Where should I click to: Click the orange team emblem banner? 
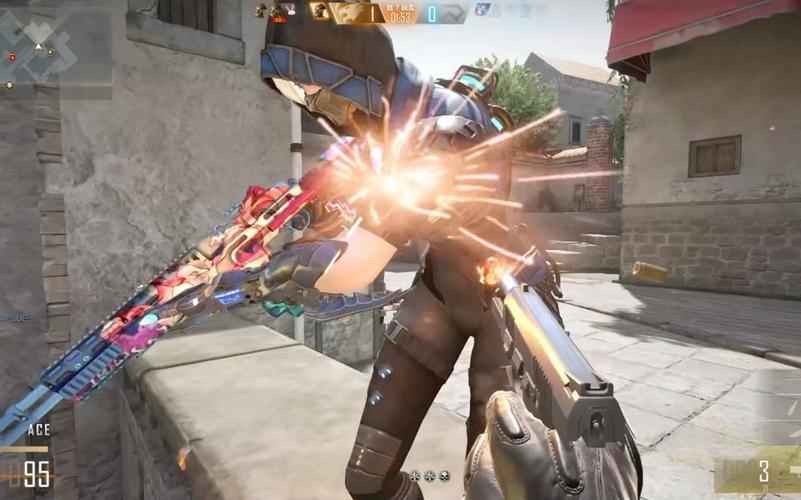[x=350, y=12]
